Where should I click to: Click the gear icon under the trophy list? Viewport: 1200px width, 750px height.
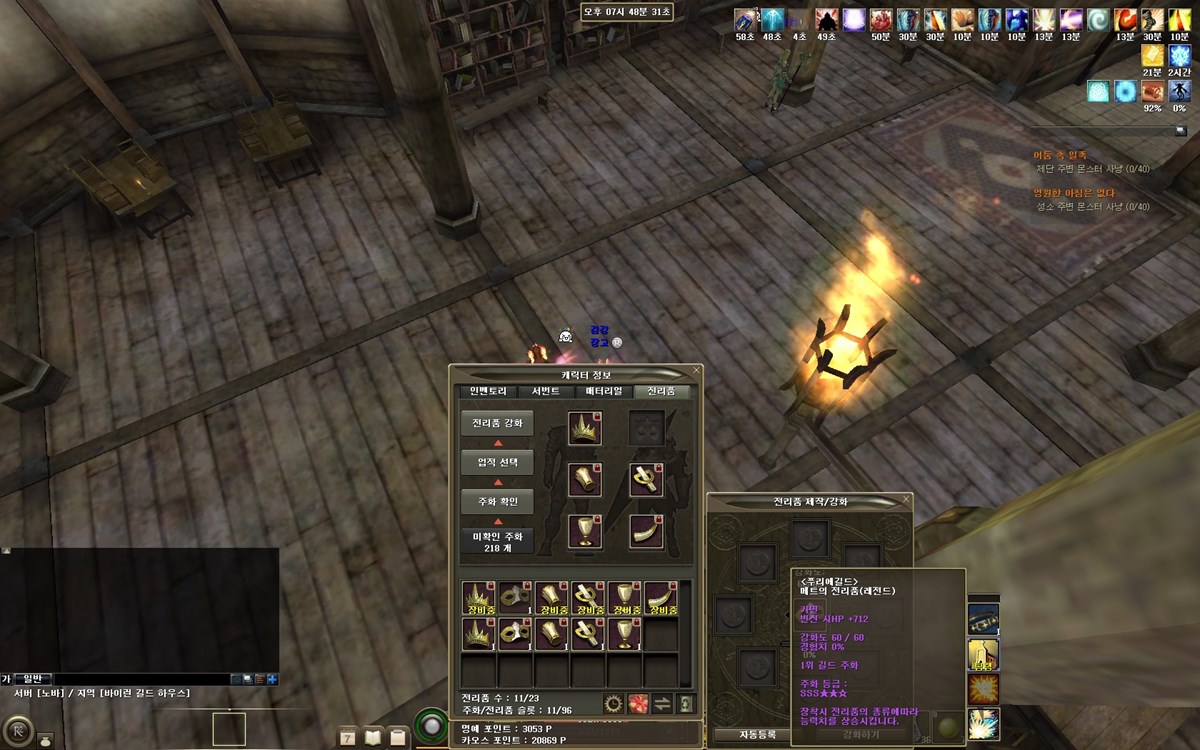[613, 703]
